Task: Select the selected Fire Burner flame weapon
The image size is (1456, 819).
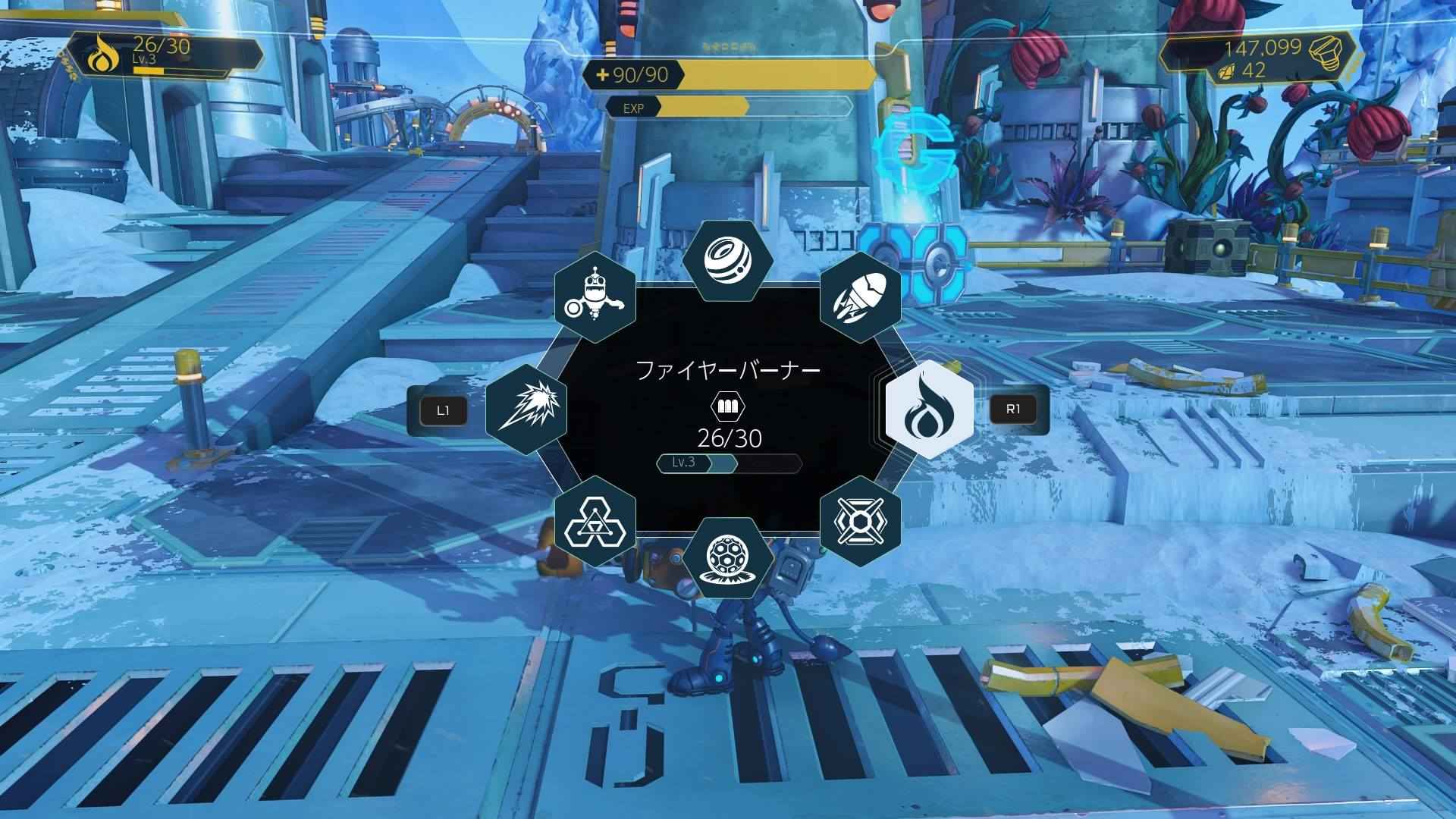Action: 929,409
